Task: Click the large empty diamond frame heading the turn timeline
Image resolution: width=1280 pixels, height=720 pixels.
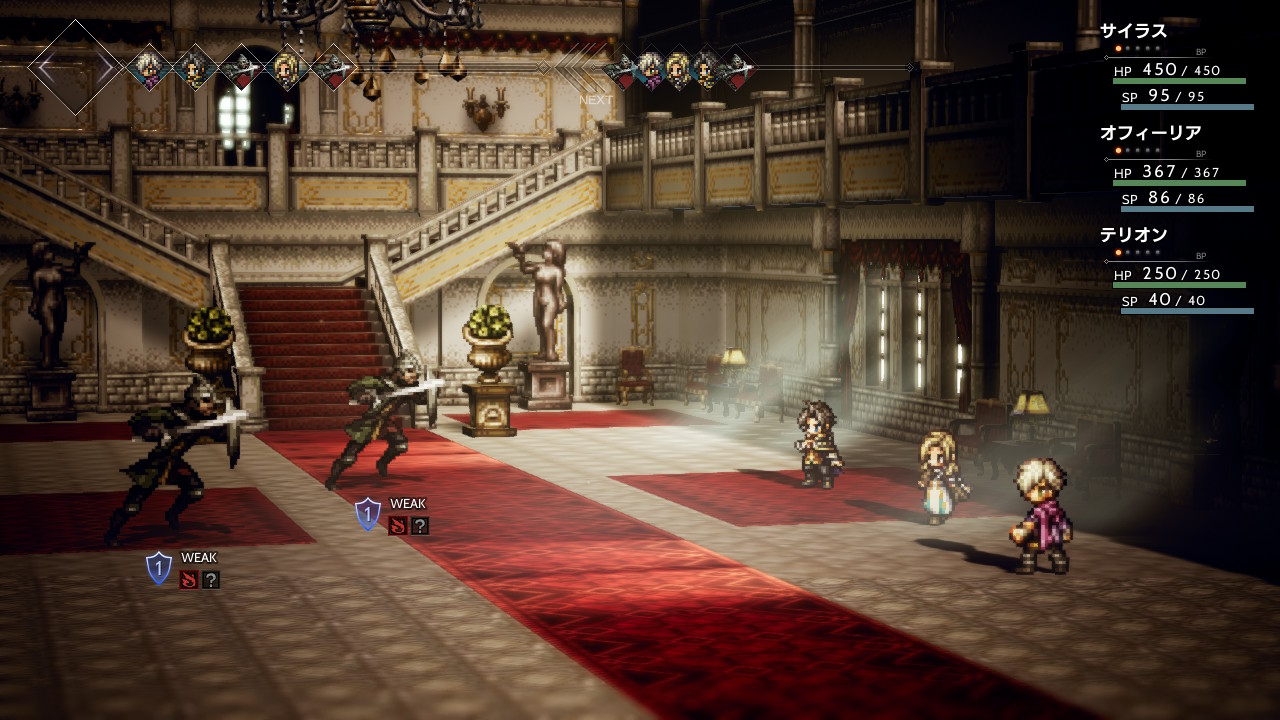Action: coord(76,67)
